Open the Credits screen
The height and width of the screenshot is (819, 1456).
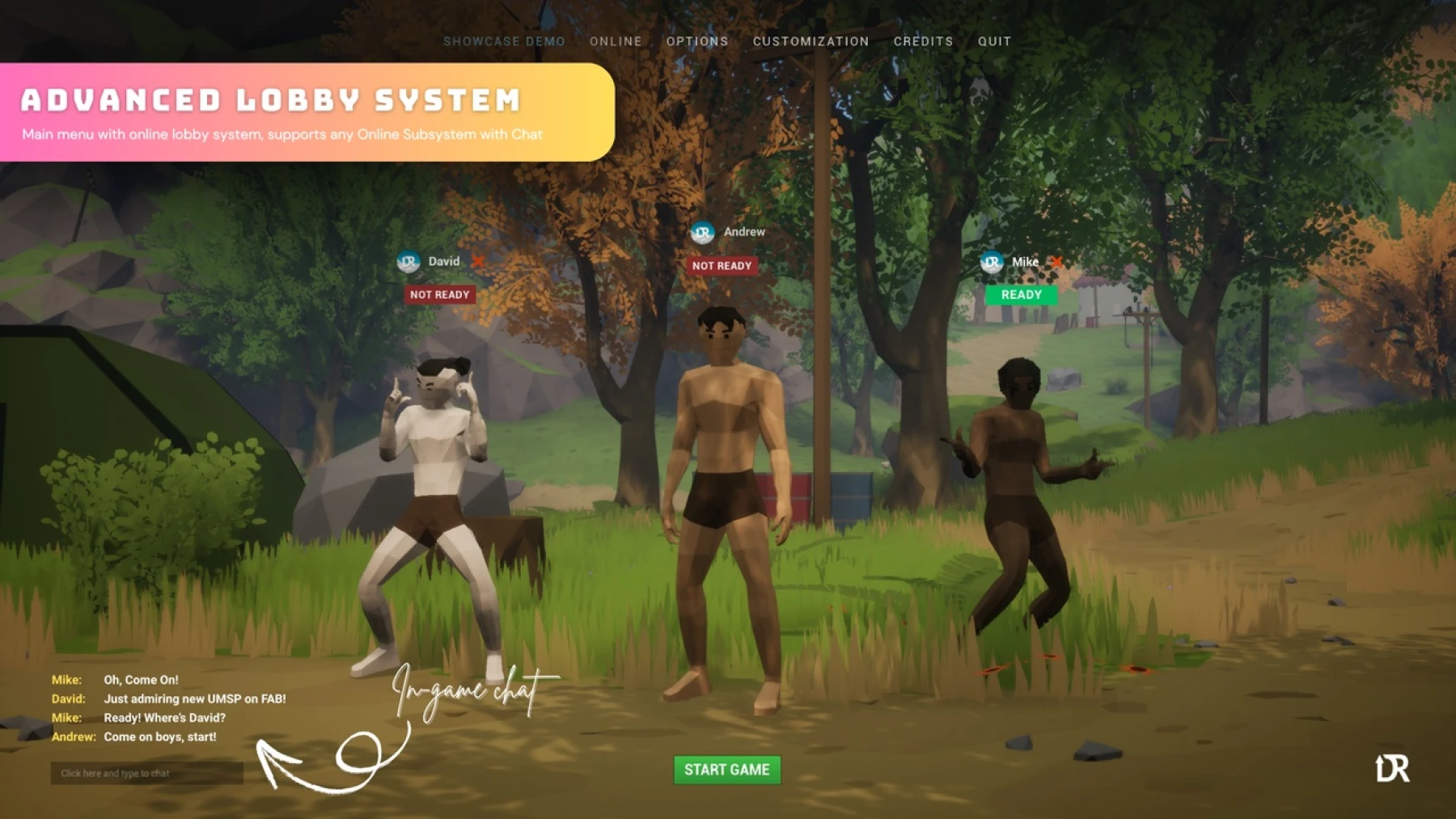tap(923, 41)
